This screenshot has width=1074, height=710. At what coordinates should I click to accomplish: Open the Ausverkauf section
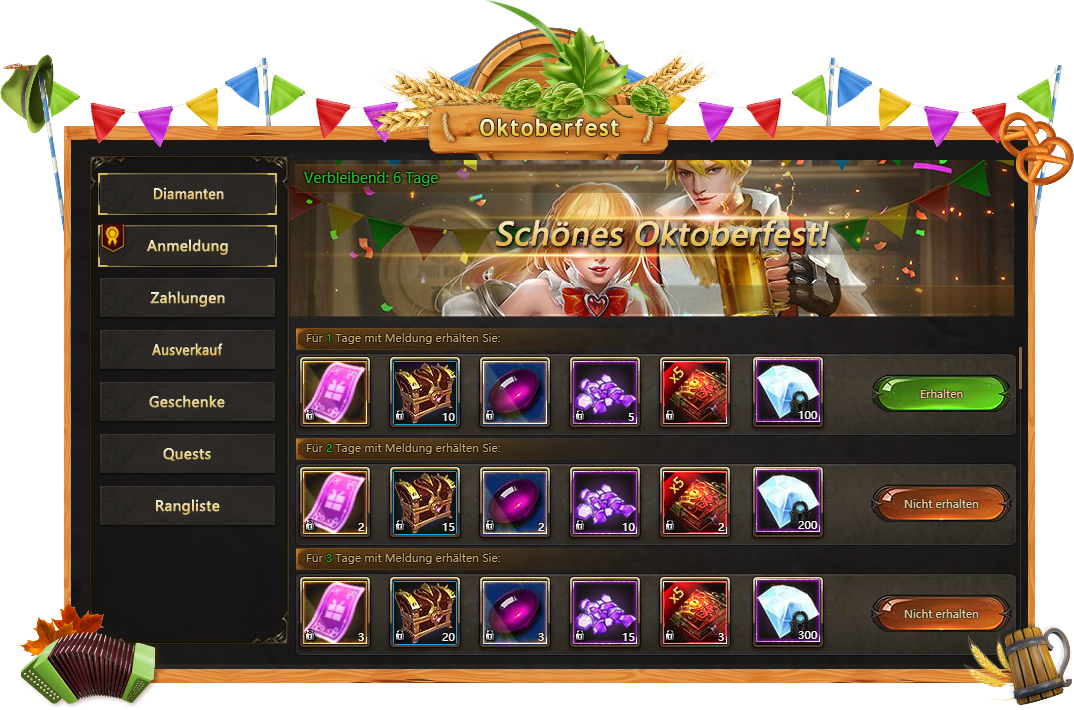[x=187, y=350]
